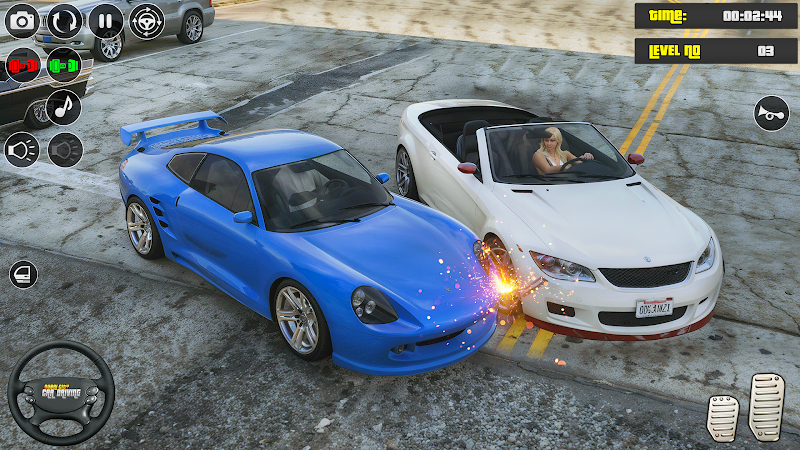Tap the accelerator gas pedal

767,404
